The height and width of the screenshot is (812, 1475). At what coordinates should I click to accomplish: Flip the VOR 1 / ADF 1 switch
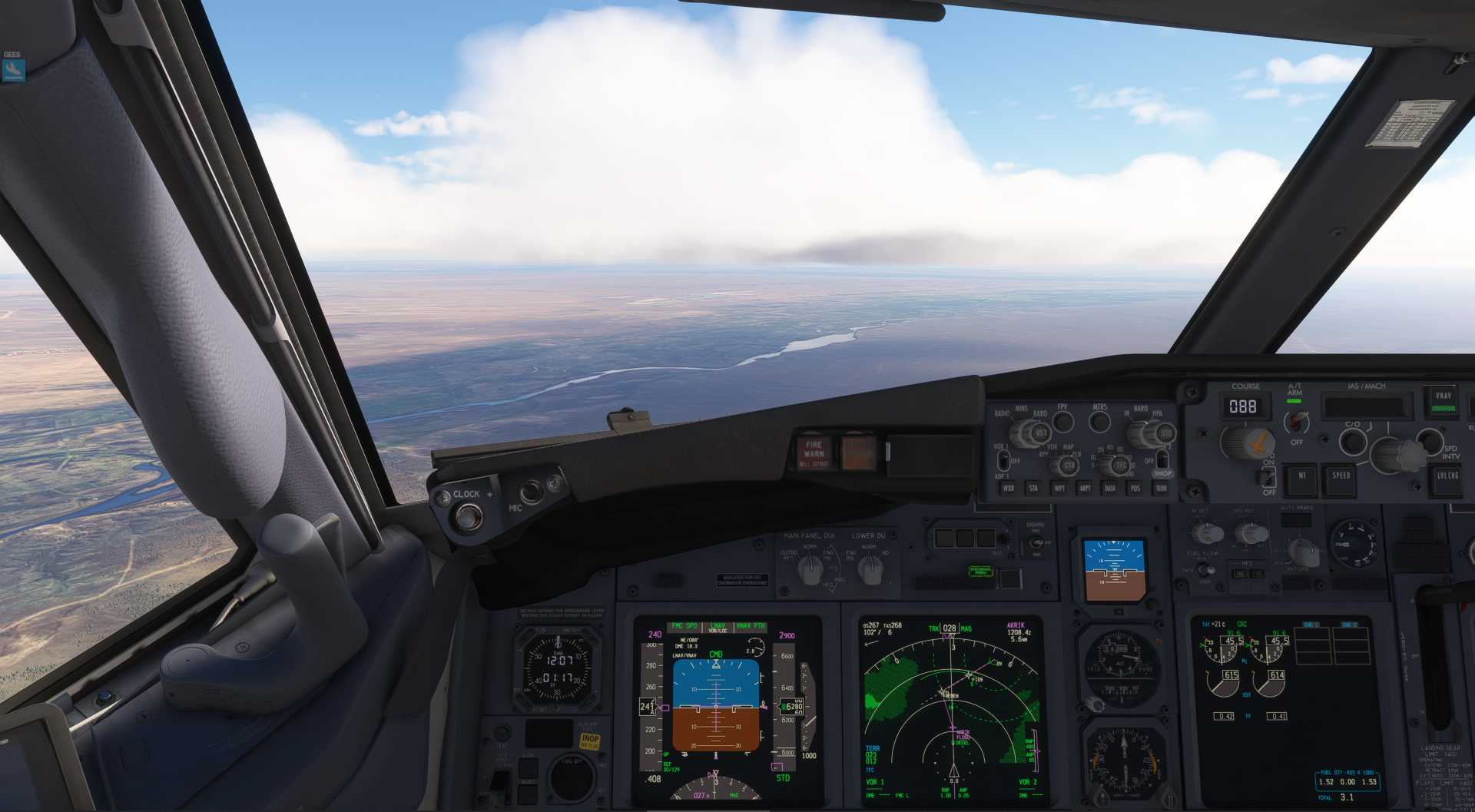[x=1003, y=460]
